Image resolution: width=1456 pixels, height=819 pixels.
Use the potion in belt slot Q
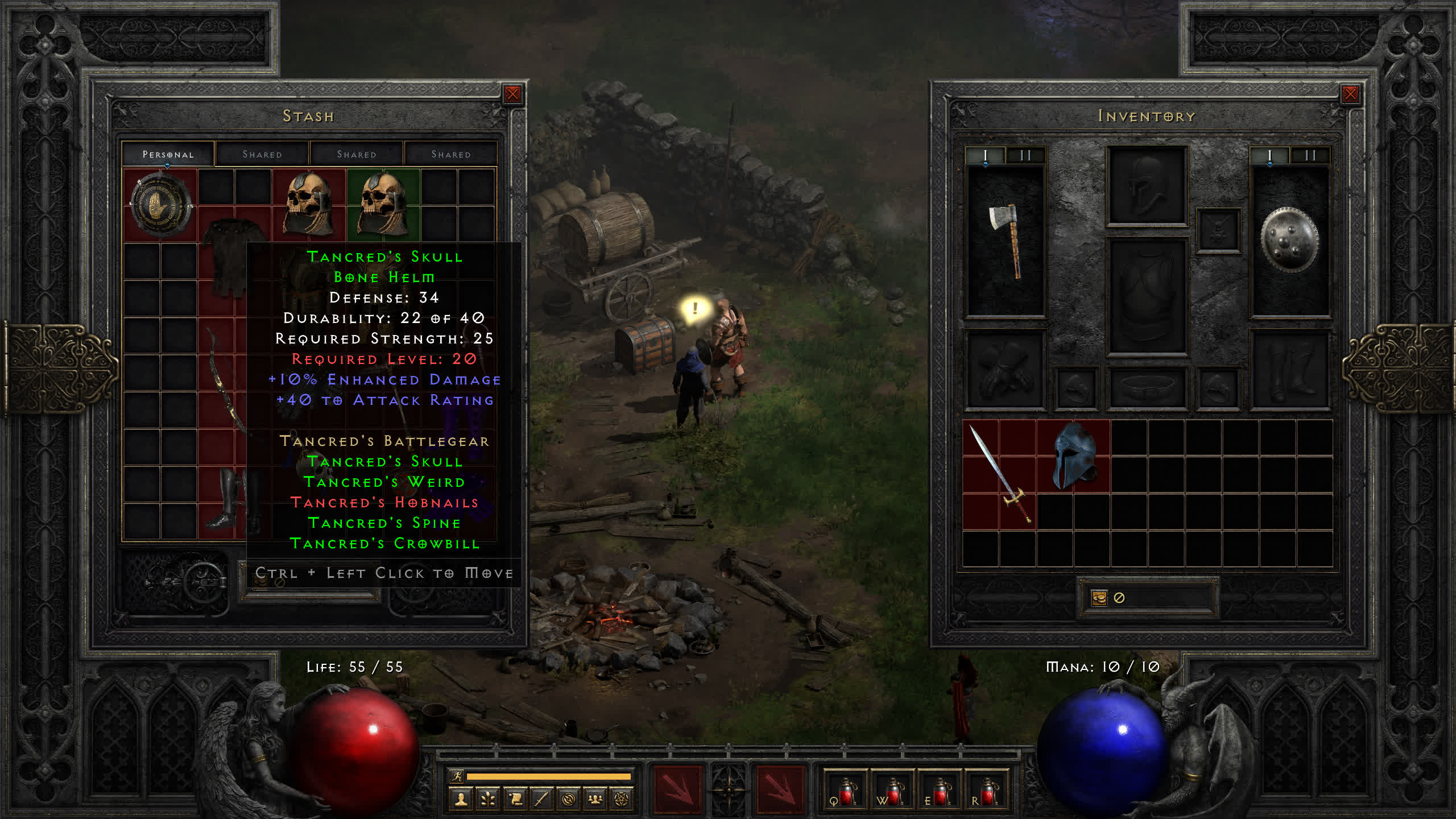click(x=845, y=792)
